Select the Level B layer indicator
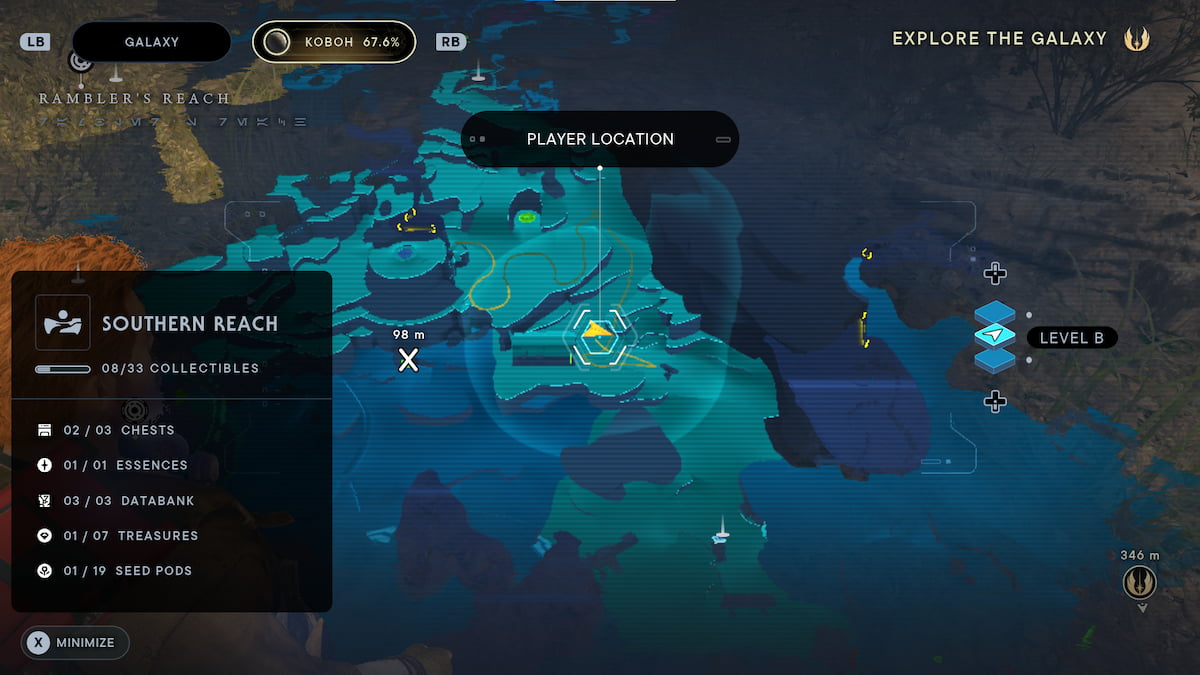The width and height of the screenshot is (1200, 675). click(x=1071, y=338)
